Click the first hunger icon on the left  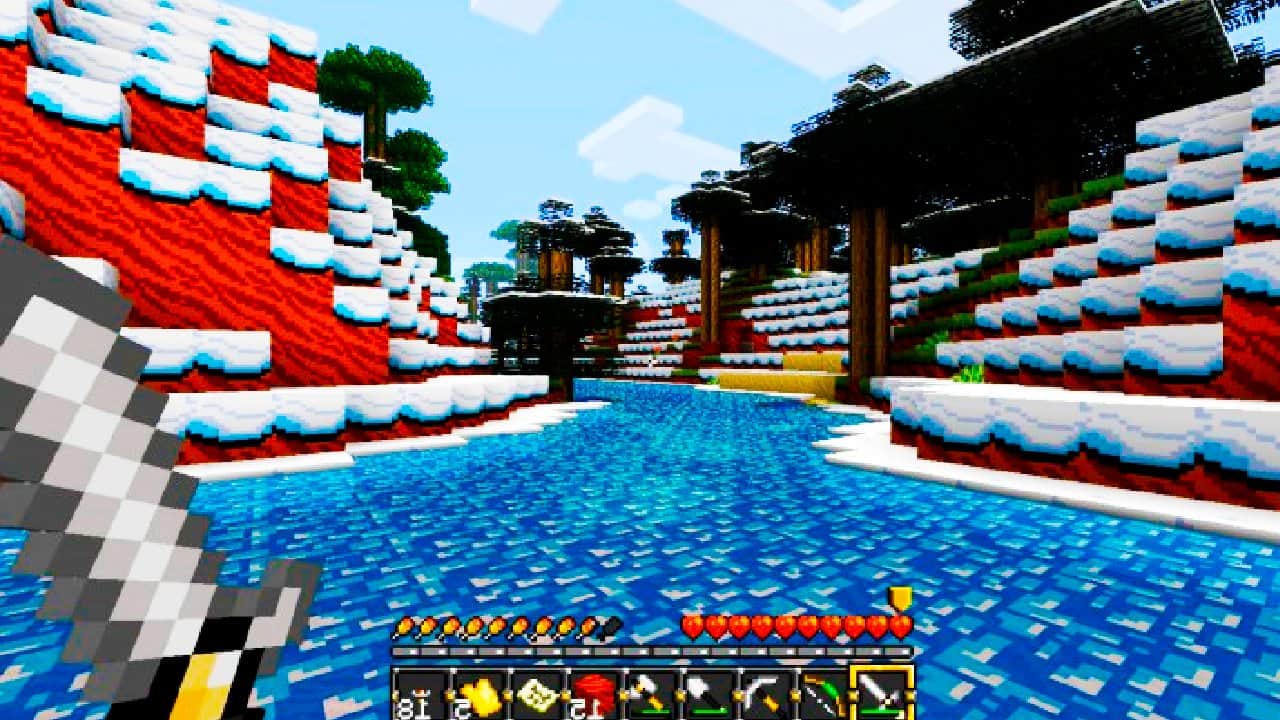coord(403,625)
